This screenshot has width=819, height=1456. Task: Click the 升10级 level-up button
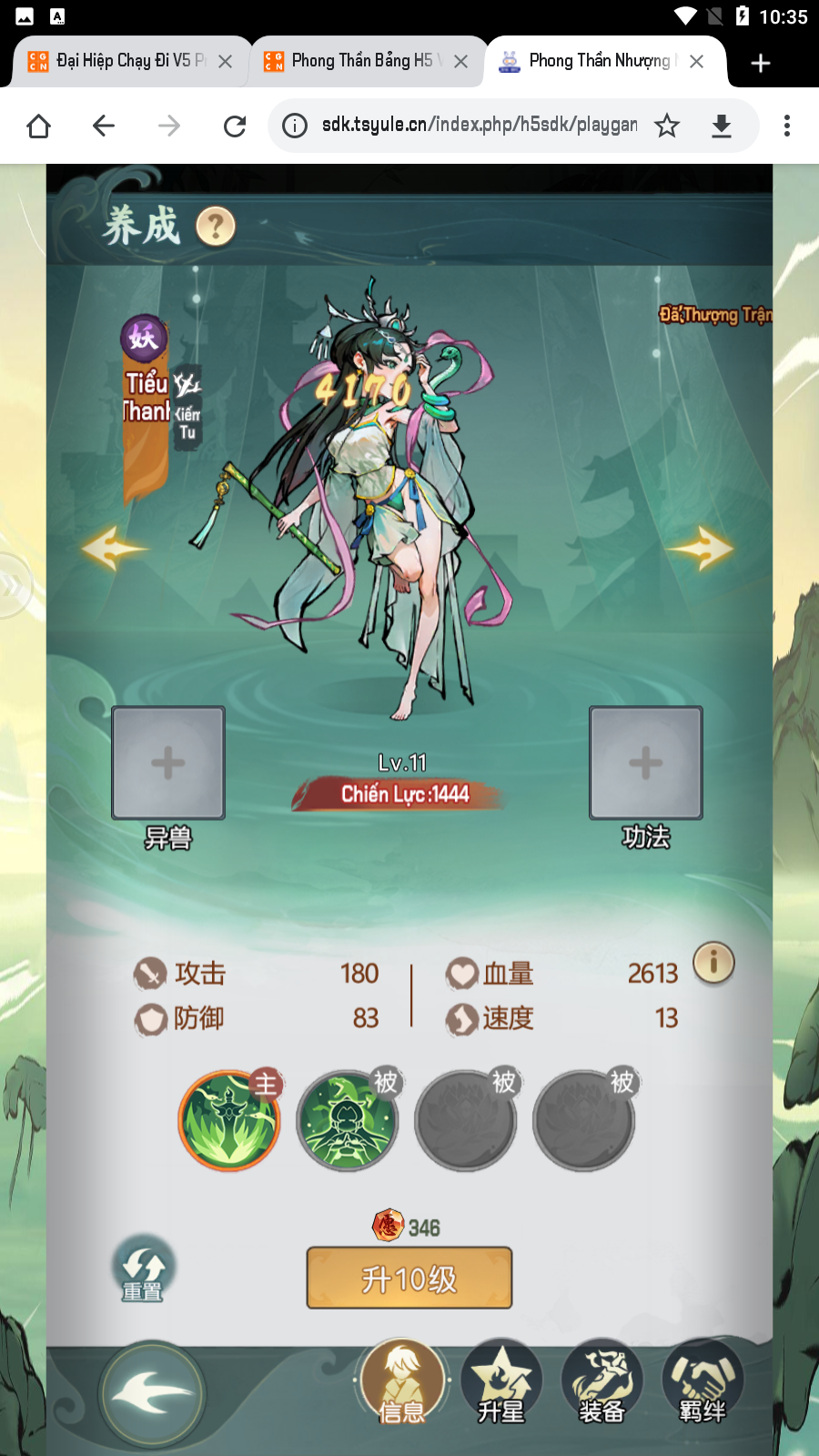[x=409, y=1279]
